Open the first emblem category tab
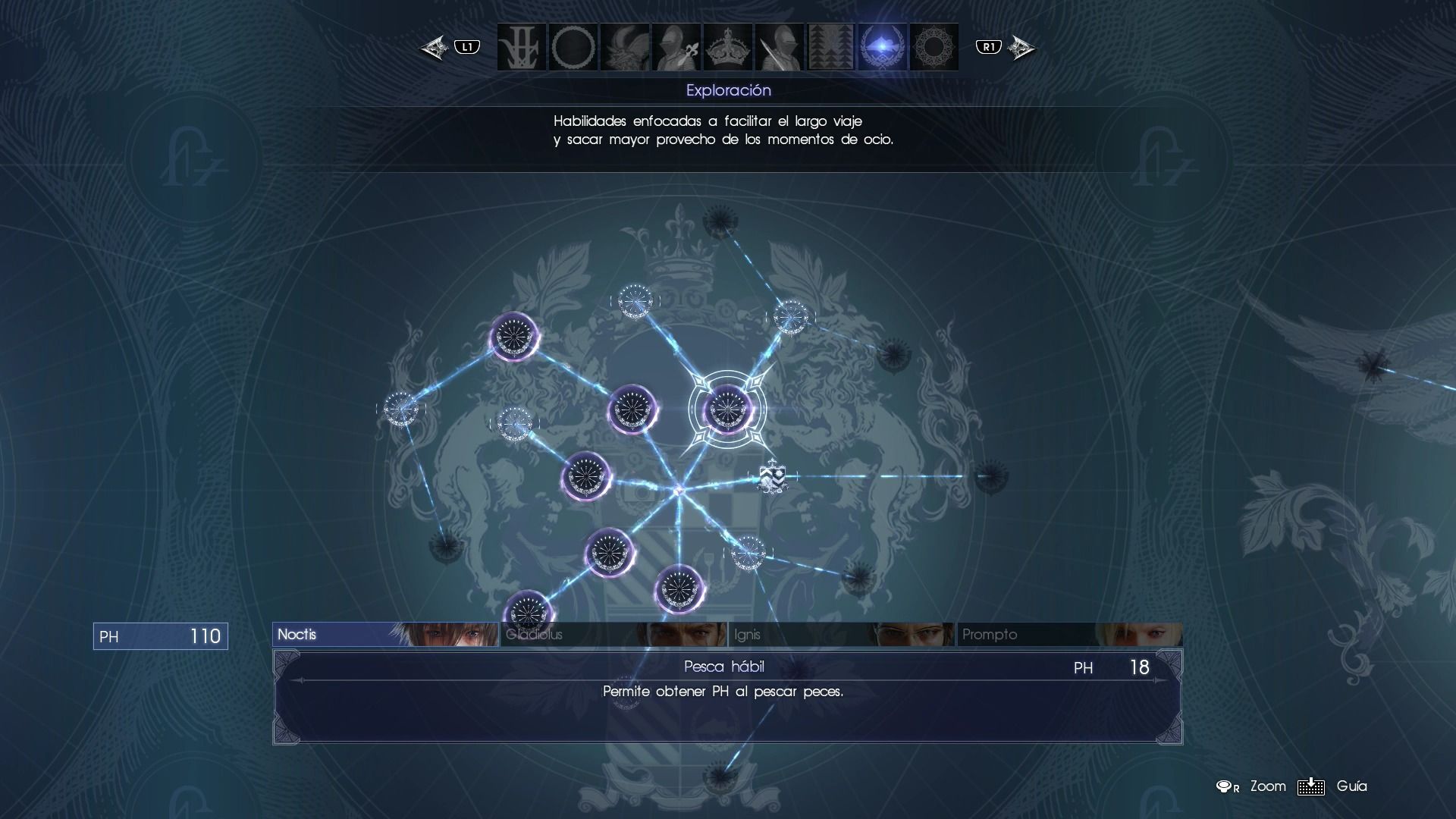 click(522, 47)
